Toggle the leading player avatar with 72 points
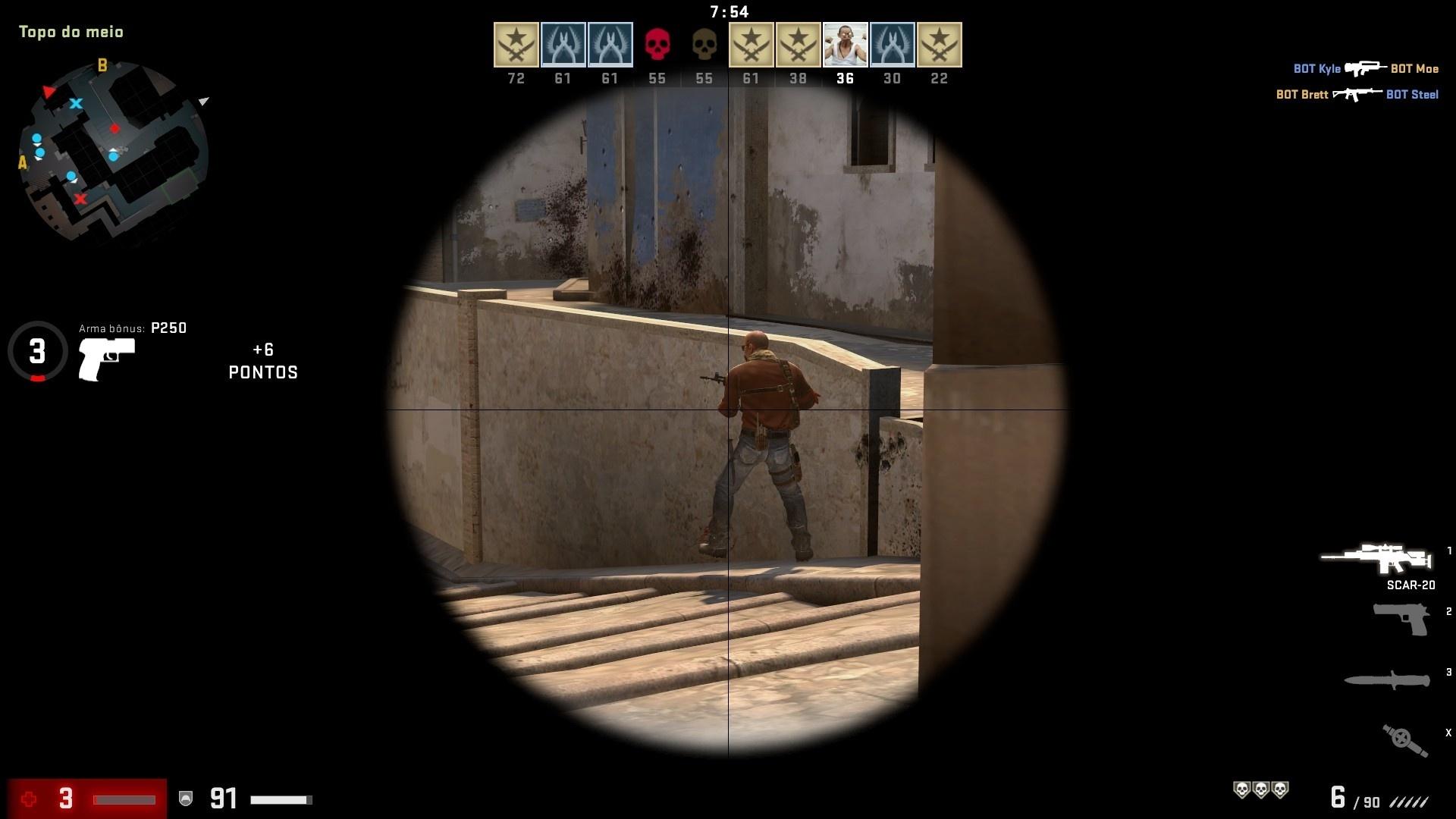 click(516, 44)
